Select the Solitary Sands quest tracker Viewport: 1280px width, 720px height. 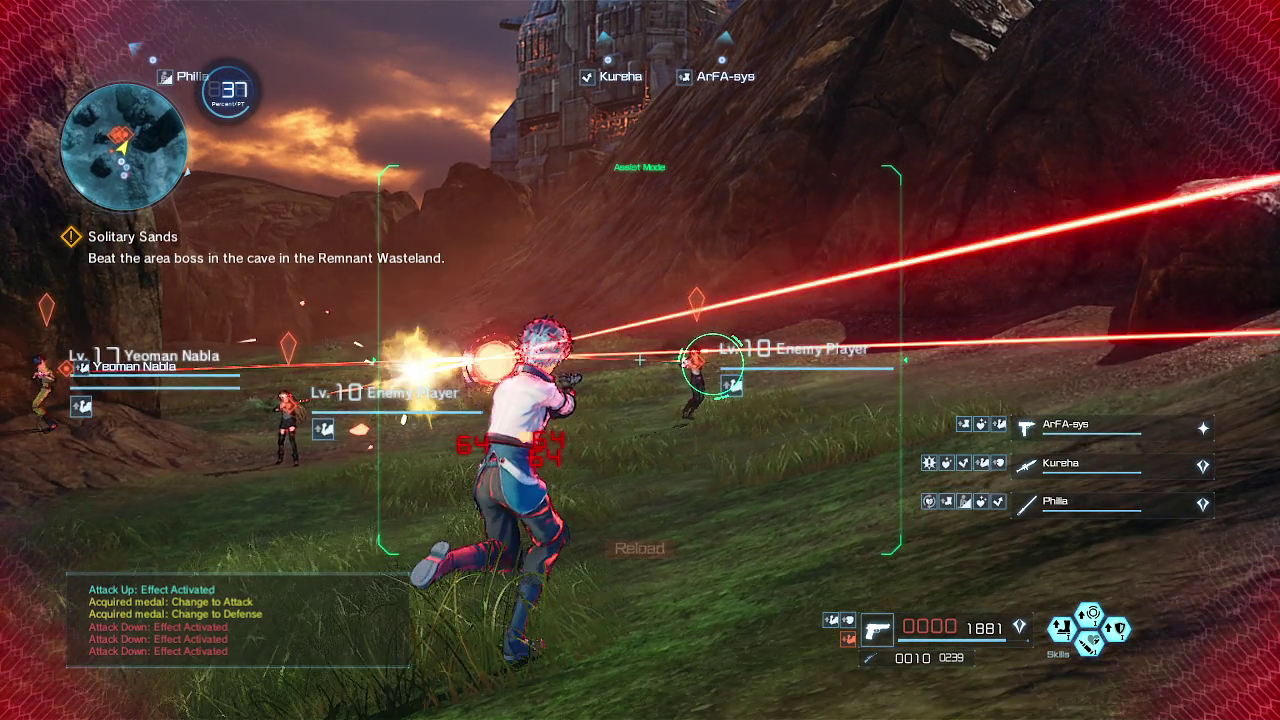132,237
